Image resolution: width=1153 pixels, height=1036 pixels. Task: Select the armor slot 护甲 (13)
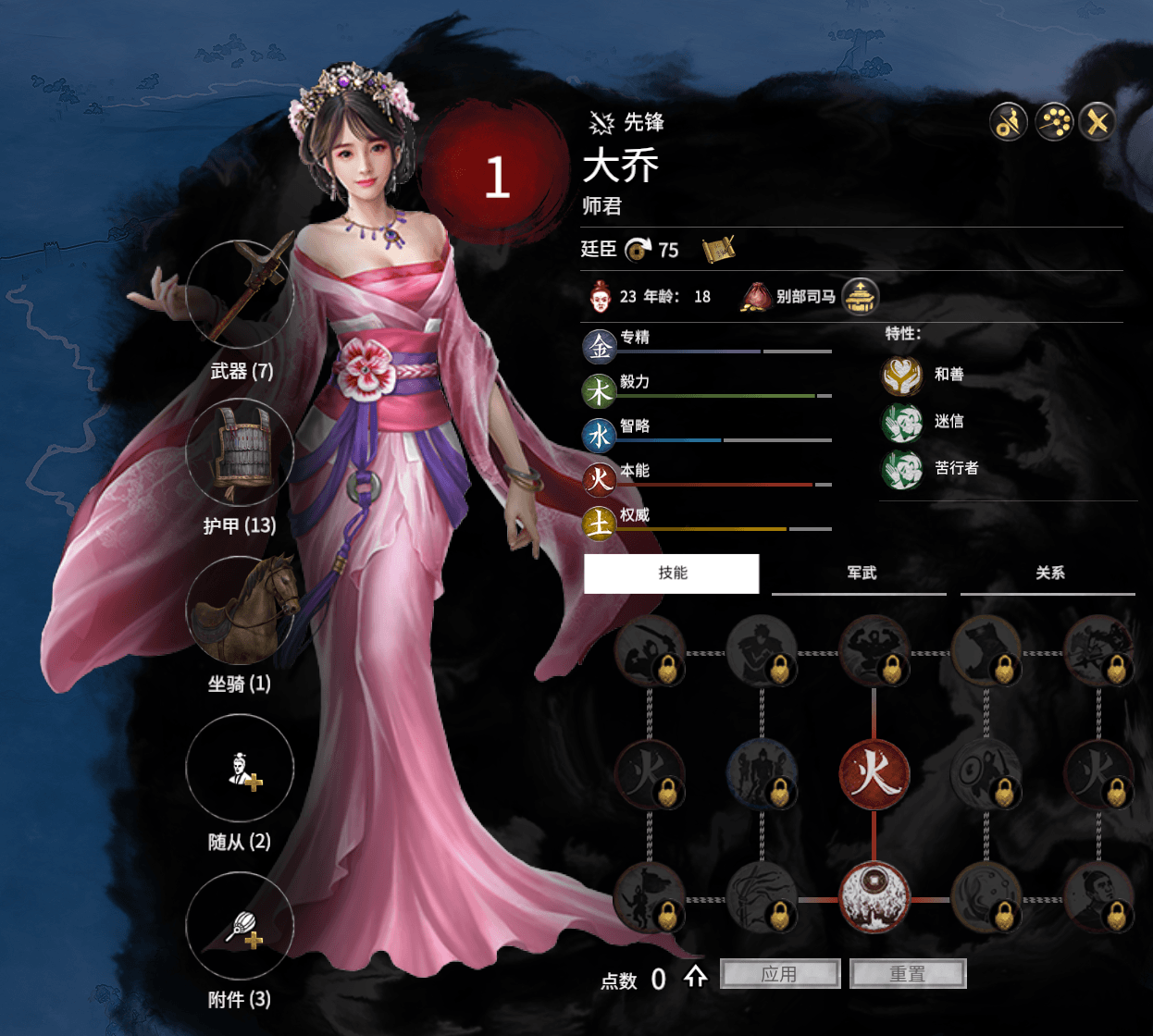[x=241, y=452]
